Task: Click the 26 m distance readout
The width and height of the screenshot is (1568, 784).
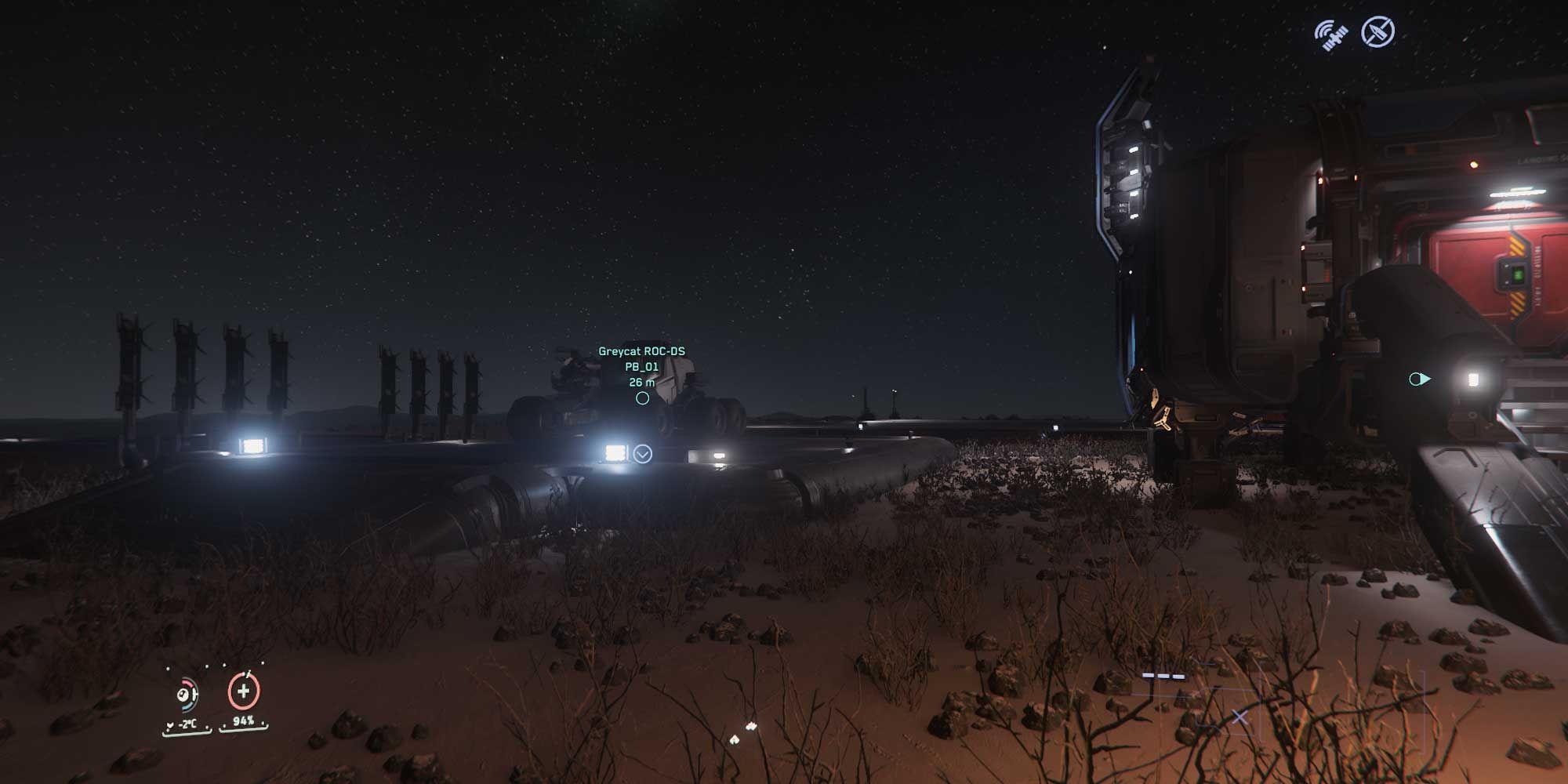Action: click(641, 383)
